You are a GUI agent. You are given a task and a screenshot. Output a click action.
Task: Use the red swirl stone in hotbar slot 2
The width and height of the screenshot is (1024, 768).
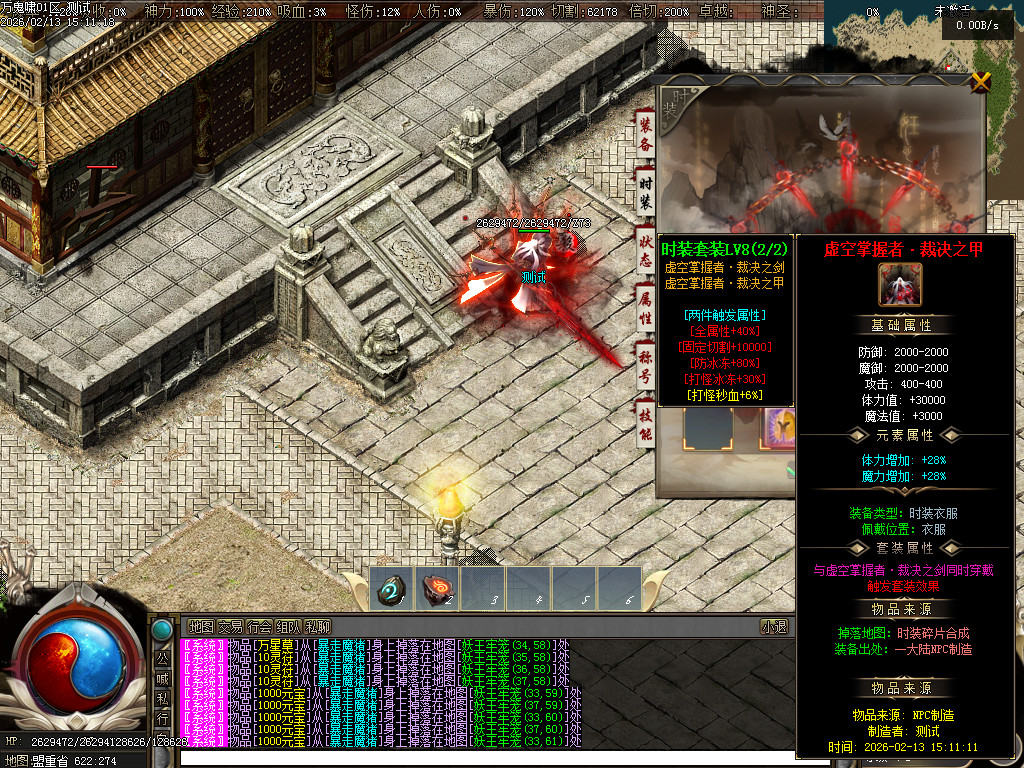pyautogui.click(x=436, y=590)
